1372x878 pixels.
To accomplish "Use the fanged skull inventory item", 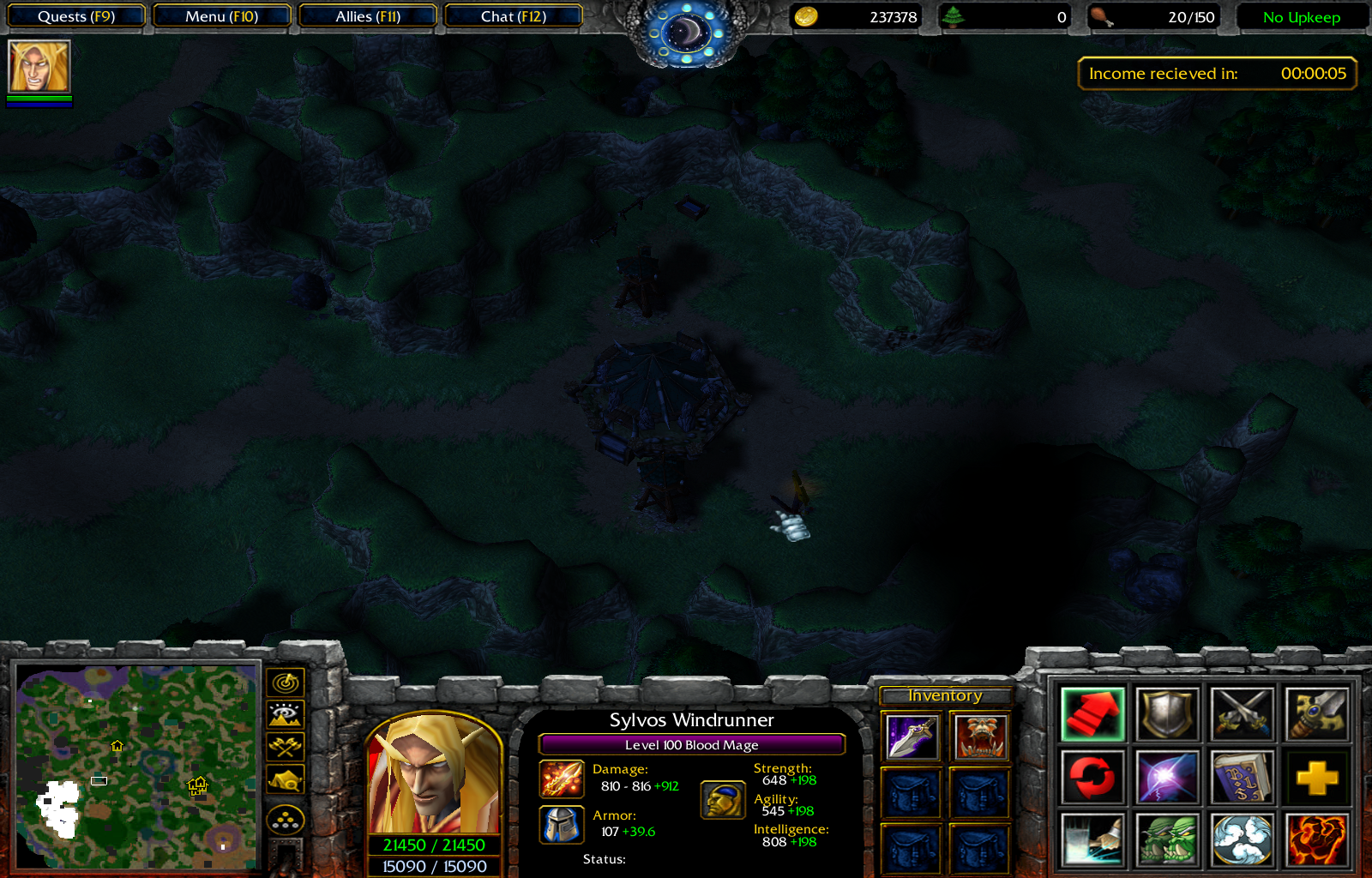I will (x=980, y=737).
